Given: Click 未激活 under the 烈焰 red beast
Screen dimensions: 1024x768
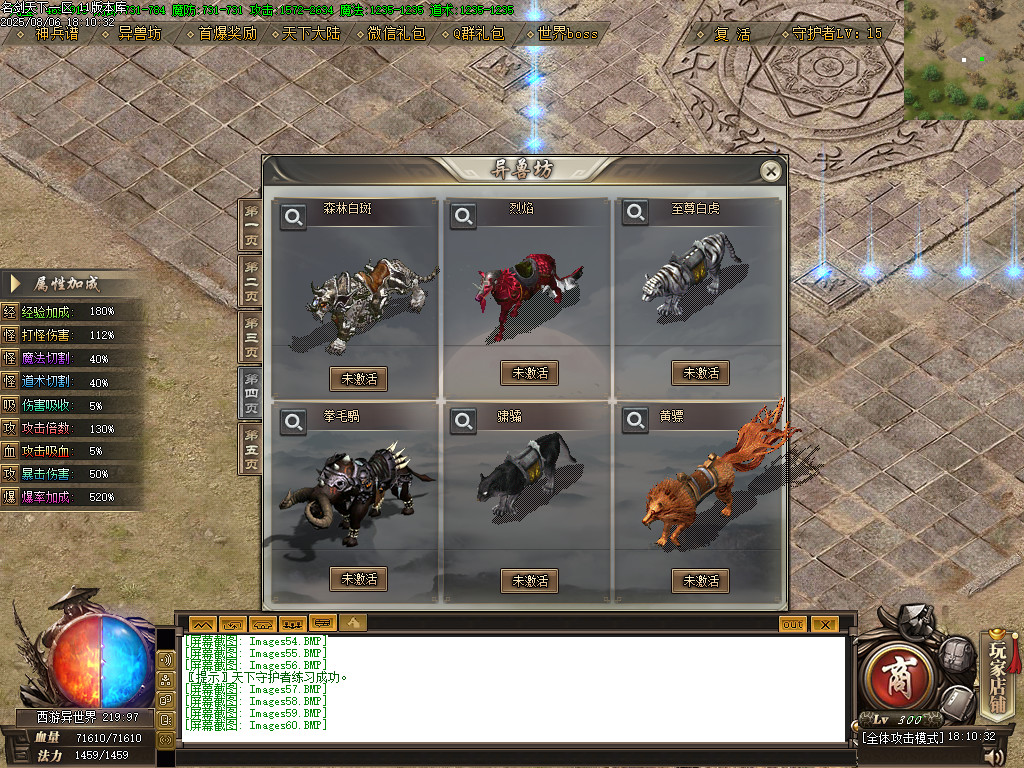Looking at the screenshot, I should 529,373.
